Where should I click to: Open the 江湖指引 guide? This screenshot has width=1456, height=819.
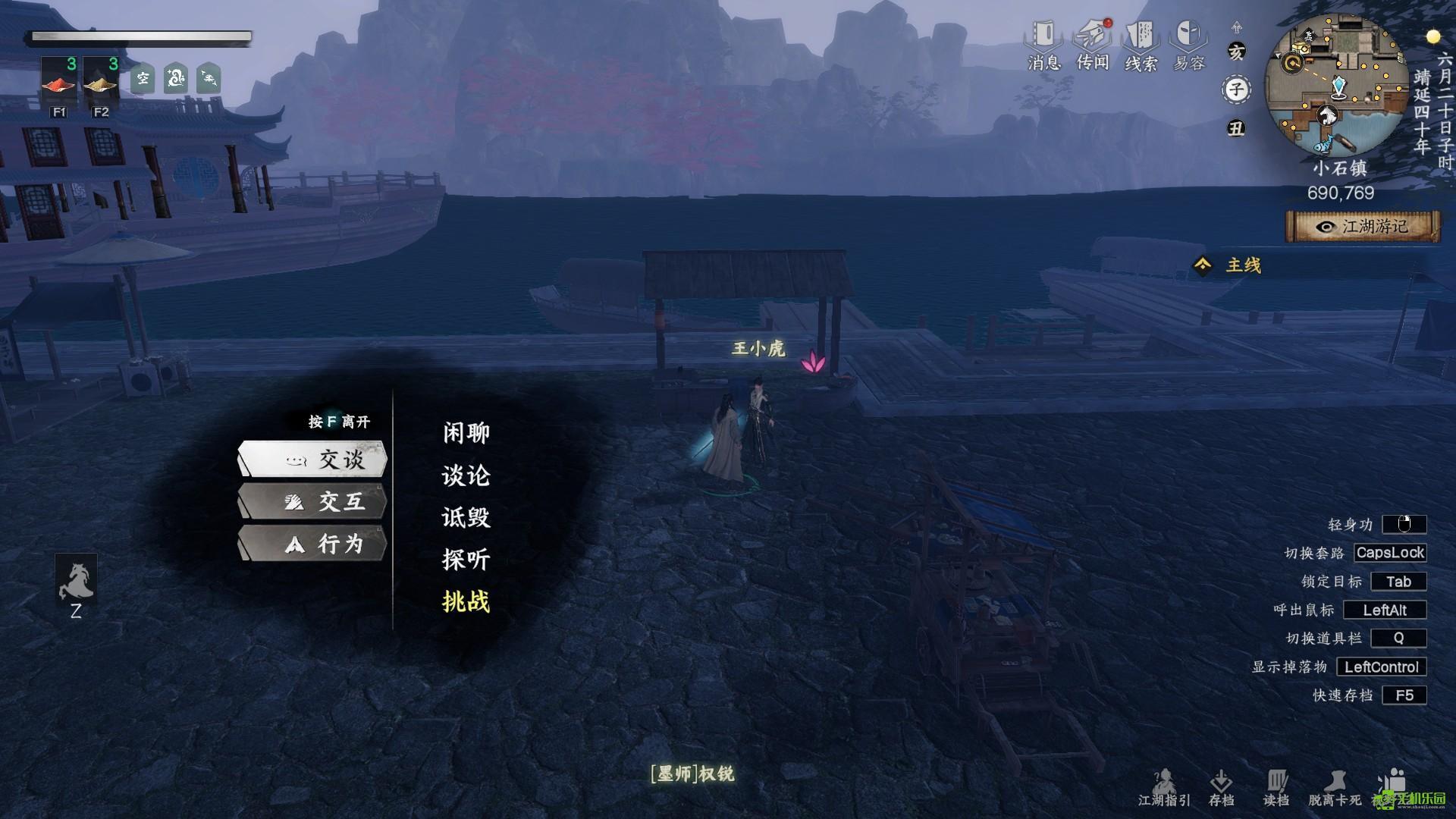pos(1164,787)
